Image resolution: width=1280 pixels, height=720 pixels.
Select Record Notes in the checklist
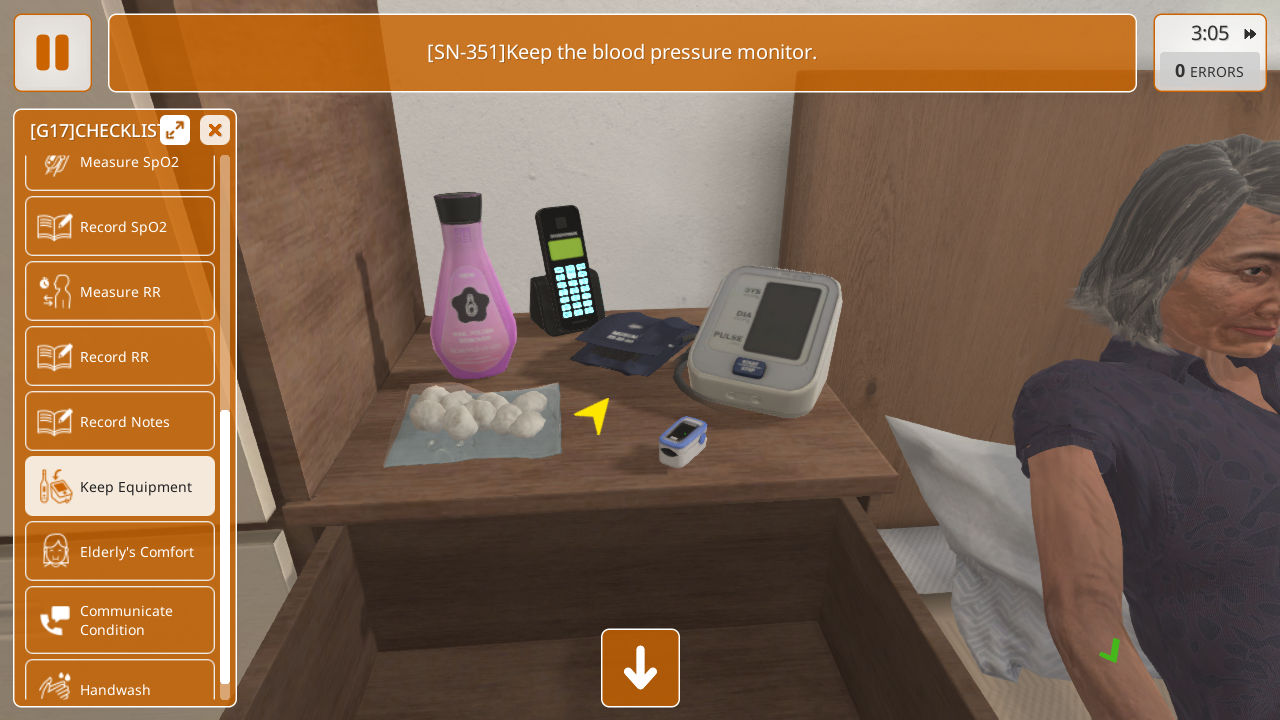pos(120,421)
